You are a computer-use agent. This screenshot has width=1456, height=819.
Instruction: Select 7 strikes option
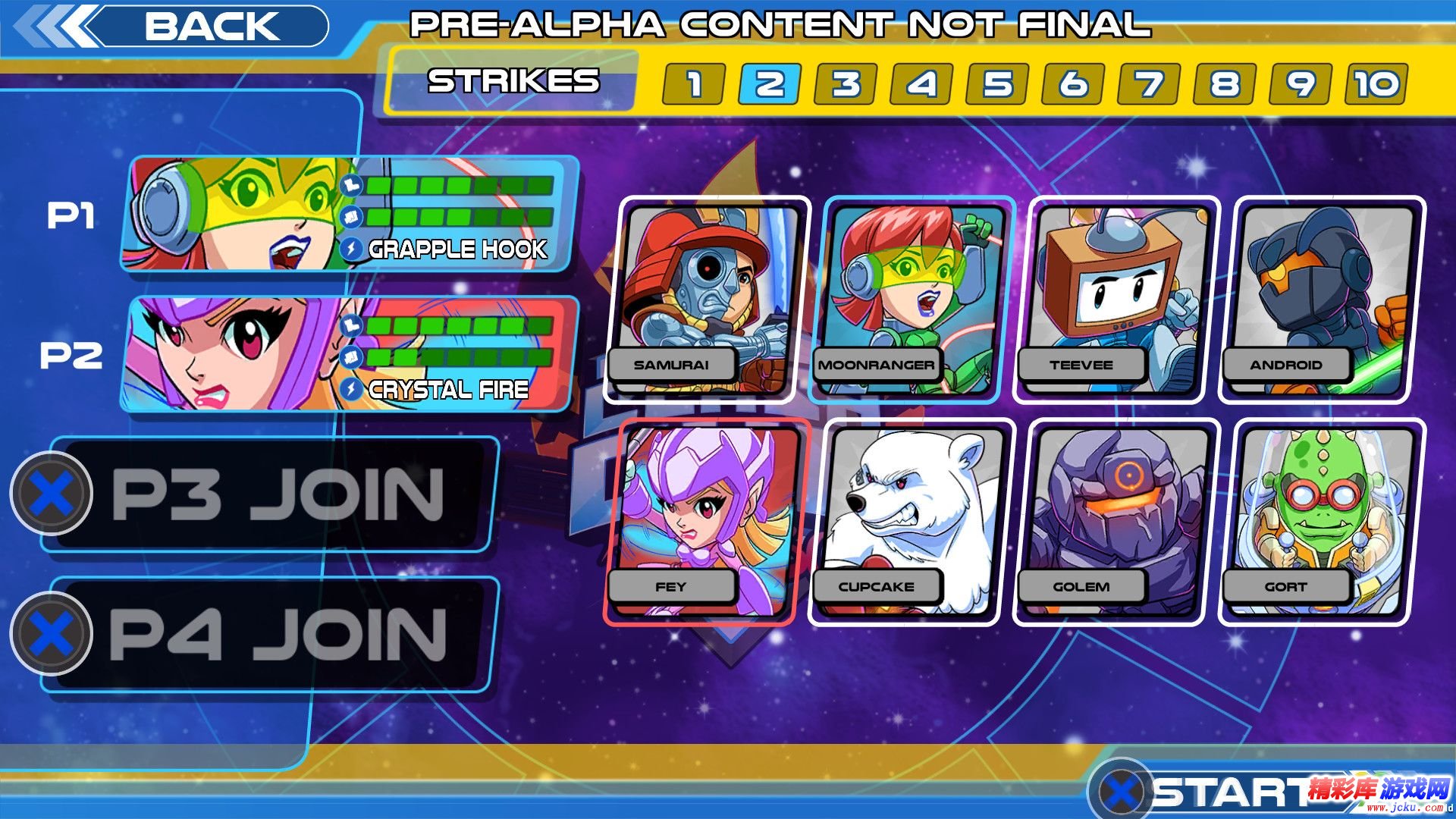(1148, 83)
